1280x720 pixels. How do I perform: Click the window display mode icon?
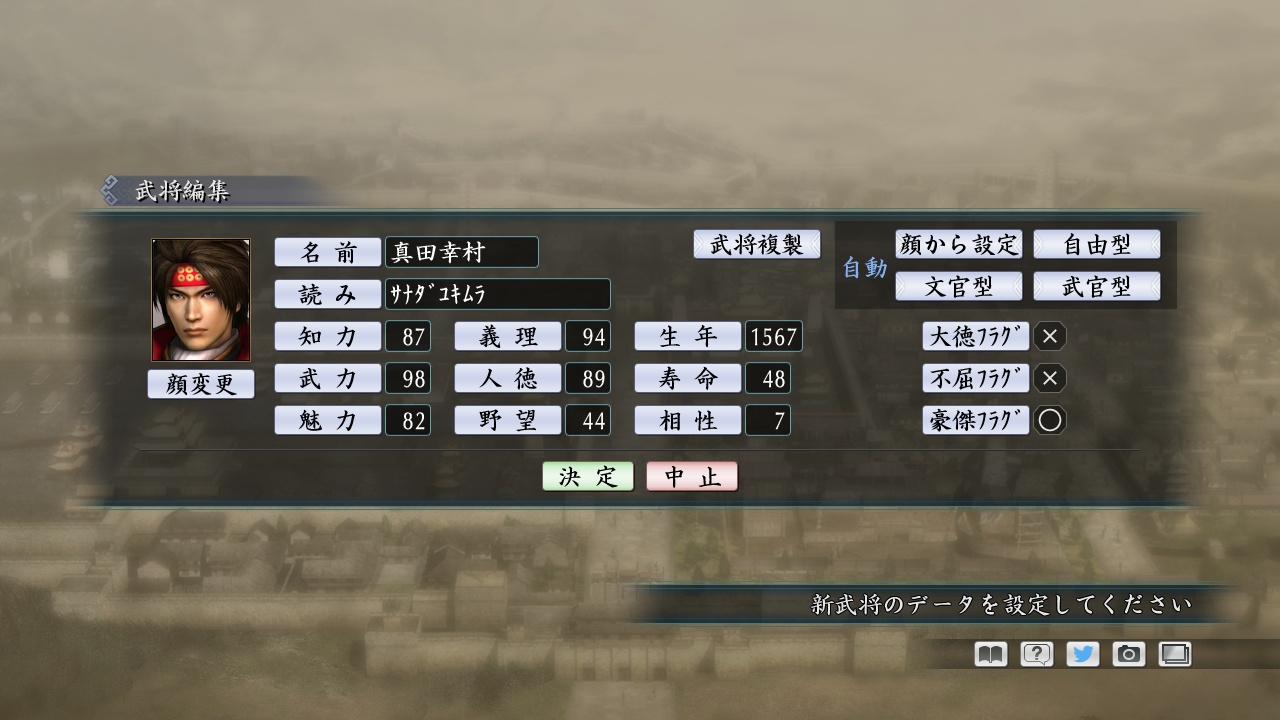click(x=1175, y=653)
